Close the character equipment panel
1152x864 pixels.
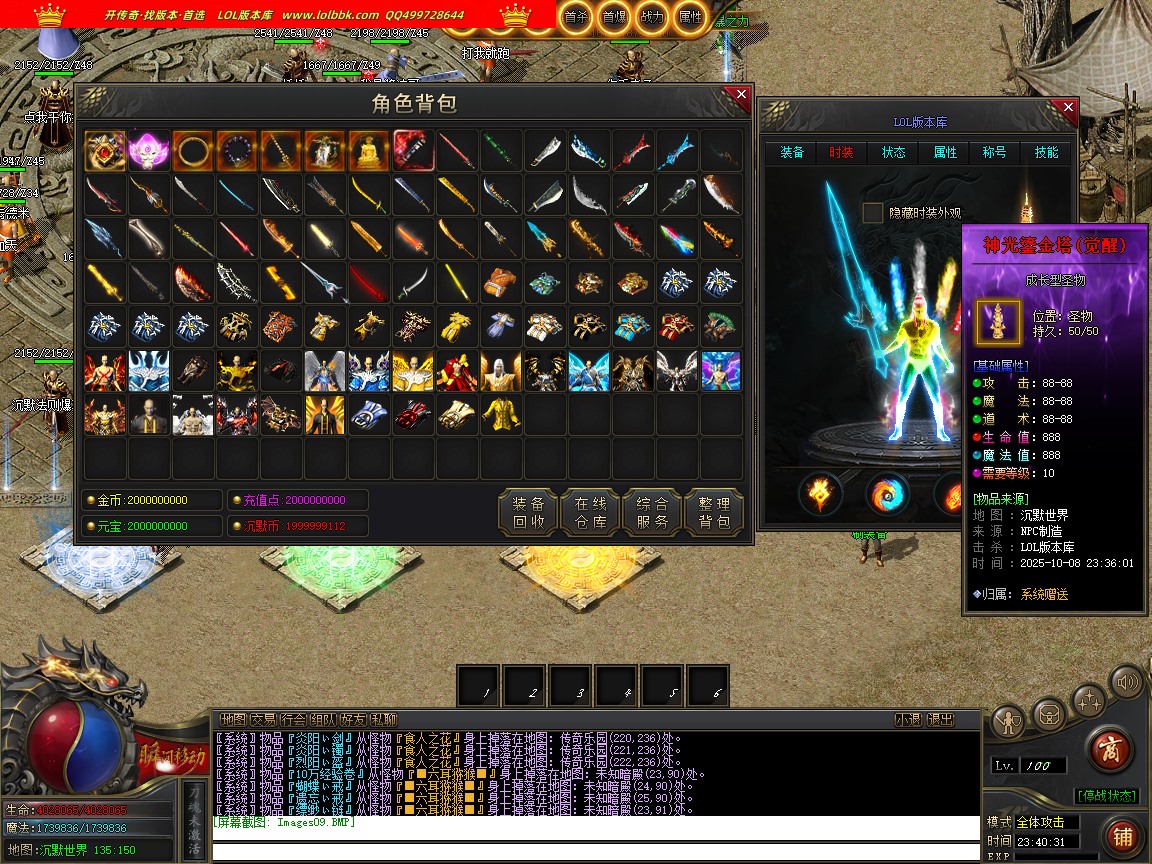[1068, 107]
